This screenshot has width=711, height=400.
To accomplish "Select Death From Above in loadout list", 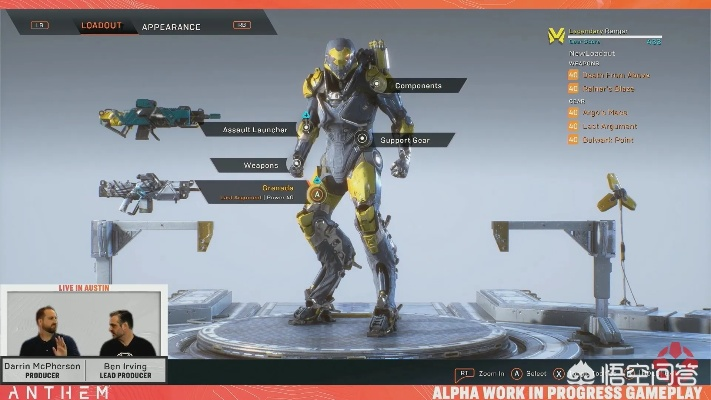I will (x=615, y=74).
